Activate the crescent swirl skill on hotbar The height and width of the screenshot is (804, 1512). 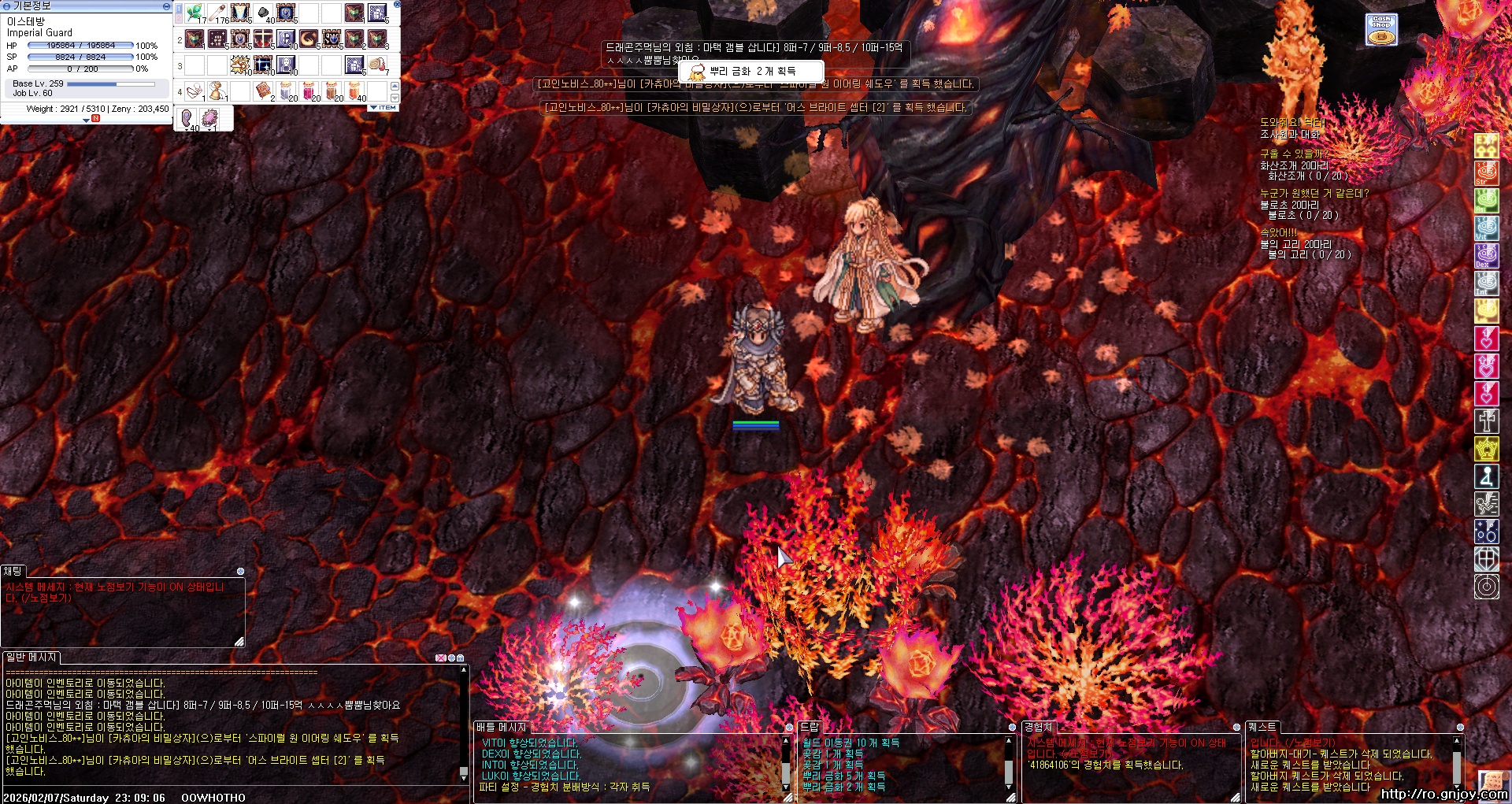[309, 39]
